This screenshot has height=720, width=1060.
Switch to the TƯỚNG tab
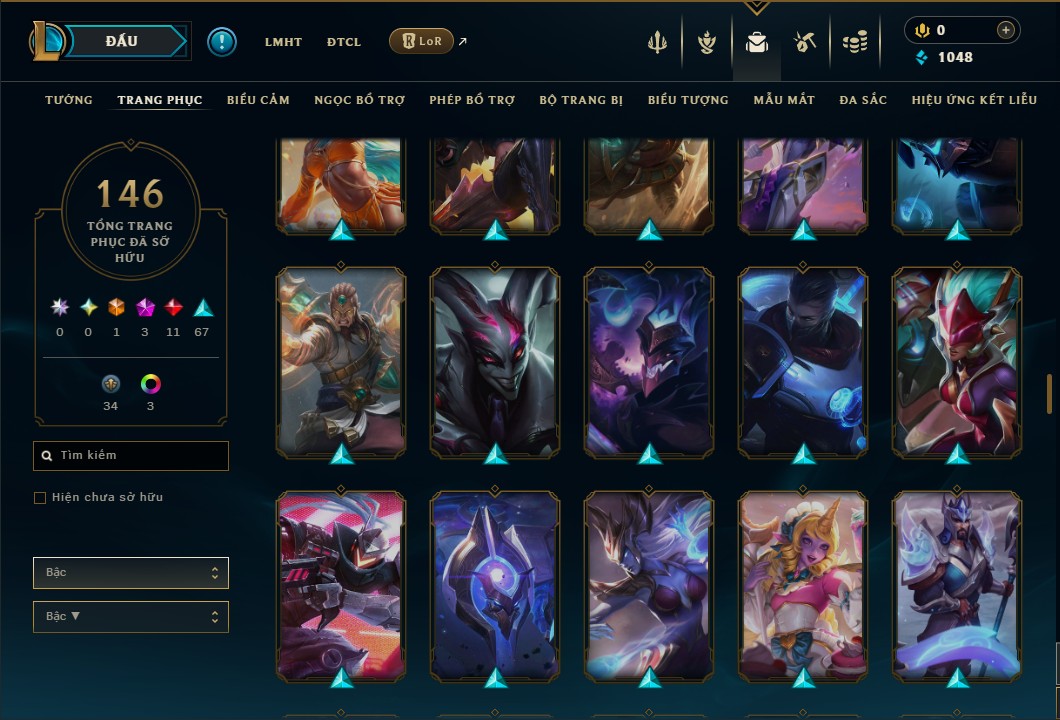point(69,100)
